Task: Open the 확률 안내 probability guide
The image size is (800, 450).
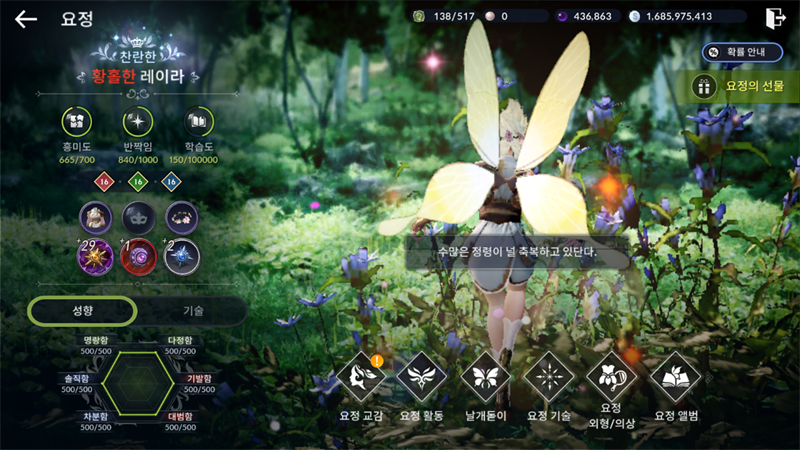Action: (742, 51)
